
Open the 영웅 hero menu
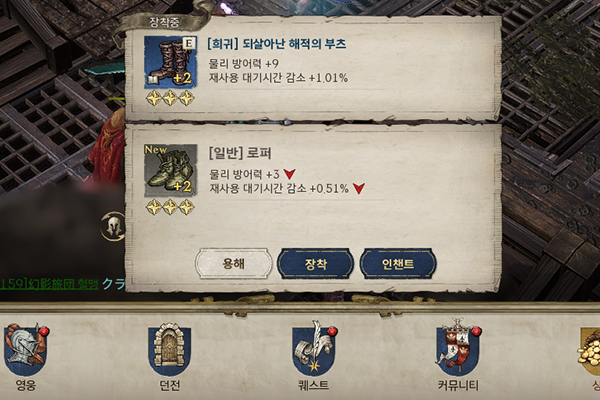(x=25, y=350)
